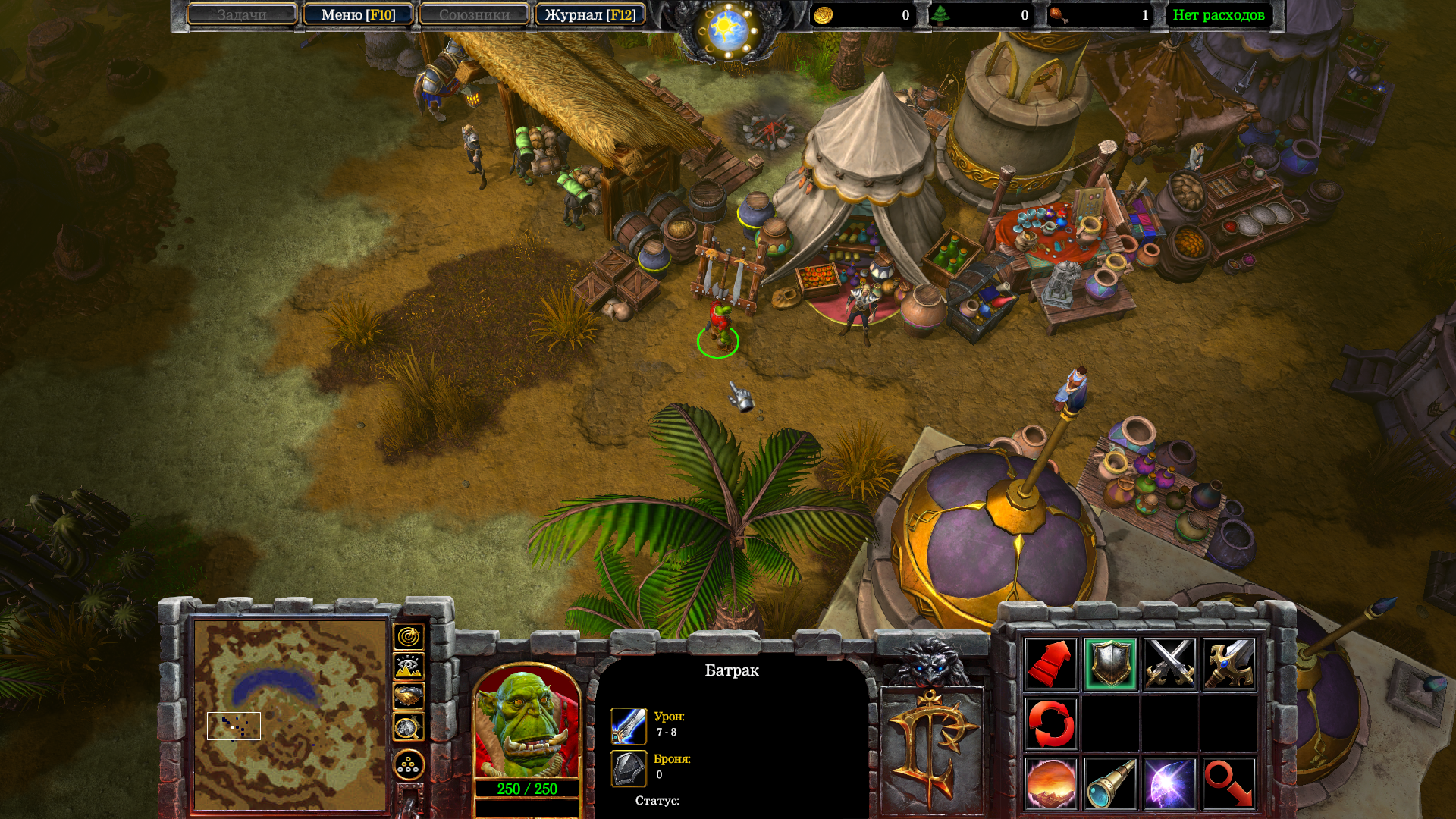Click the orc peon portrait
This screenshot has width=1456, height=819.
[x=527, y=724]
